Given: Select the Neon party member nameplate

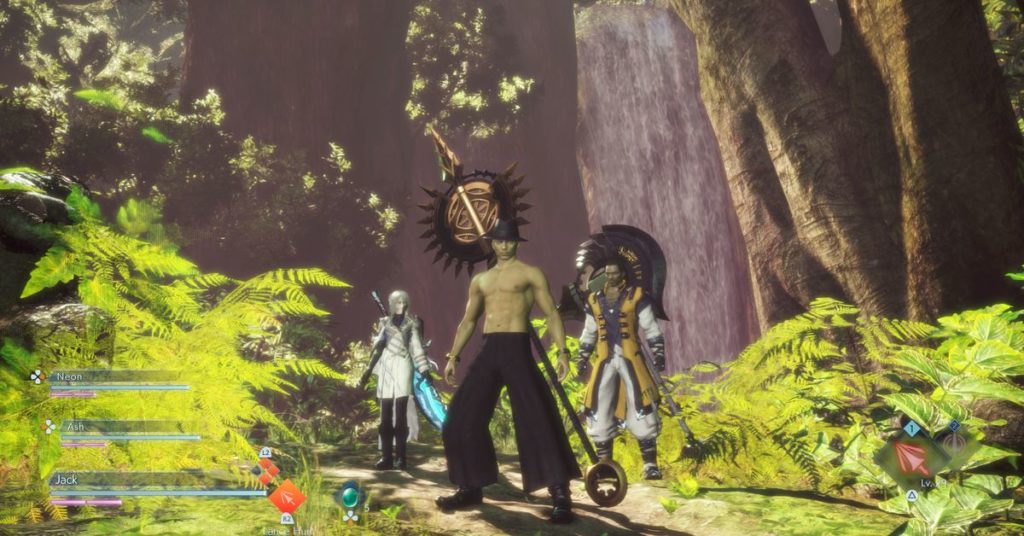Looking at the screenshot, I should tap(70, 377).
